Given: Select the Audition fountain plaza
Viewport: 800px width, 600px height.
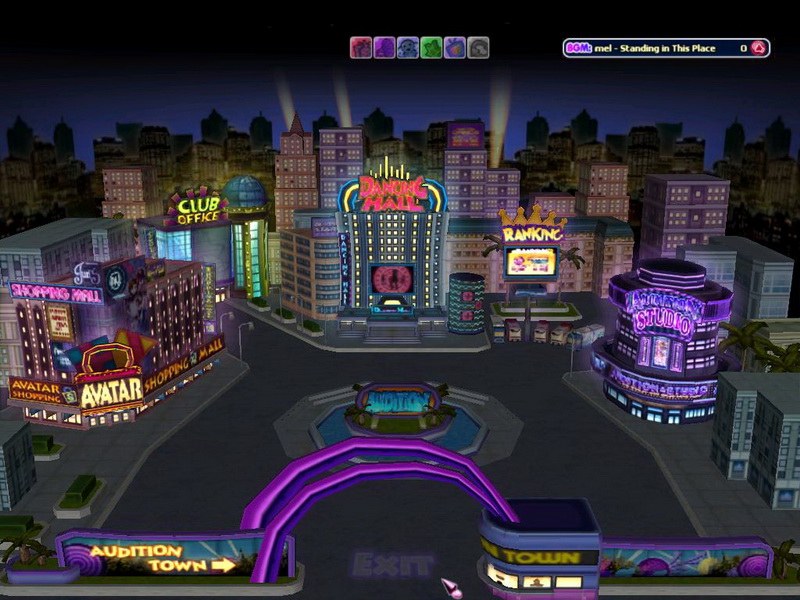Looking at the screenshot, I should tap(400, 402).
